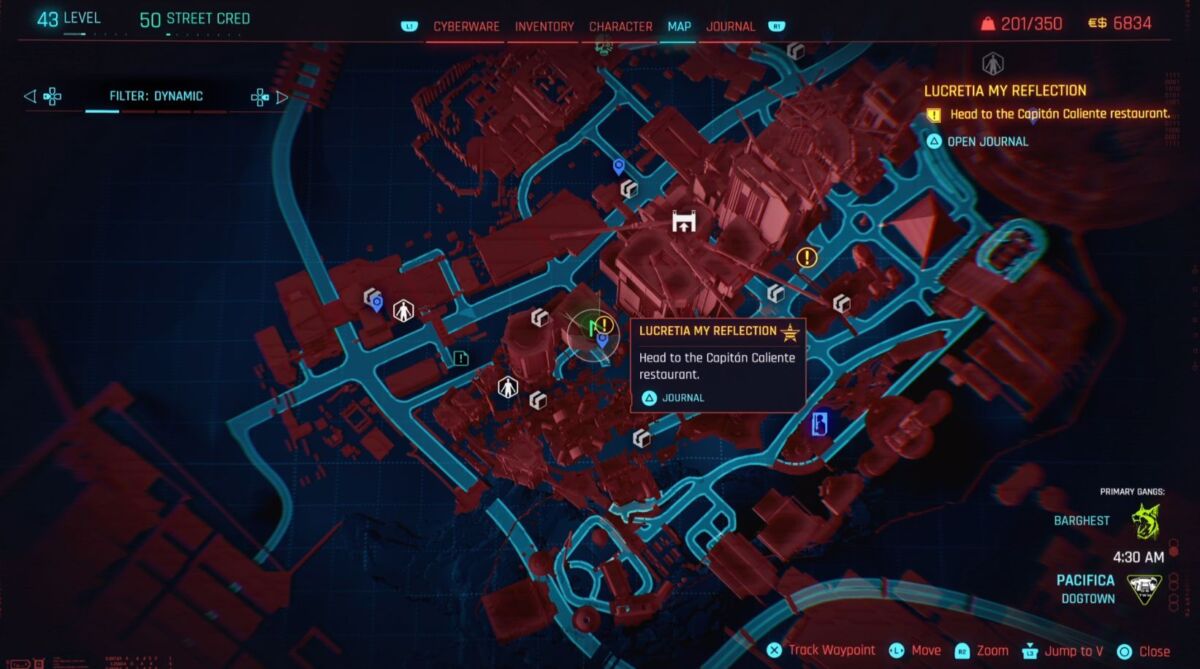Select the white fast travel gate marker
This screenshot has width=1200, height=669.
(684, 221)
